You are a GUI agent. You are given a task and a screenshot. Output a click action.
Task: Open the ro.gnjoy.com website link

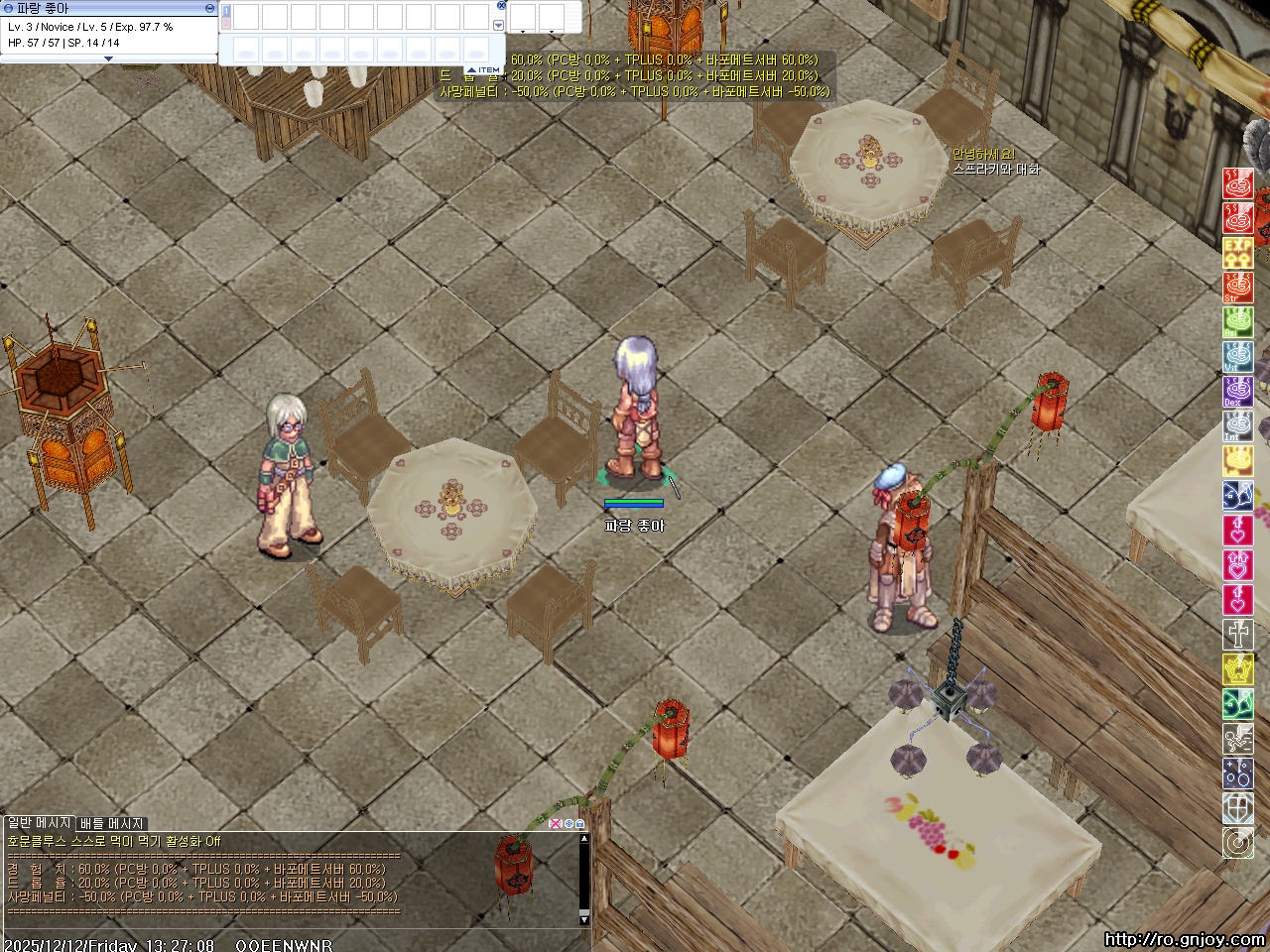(1184, 940)
